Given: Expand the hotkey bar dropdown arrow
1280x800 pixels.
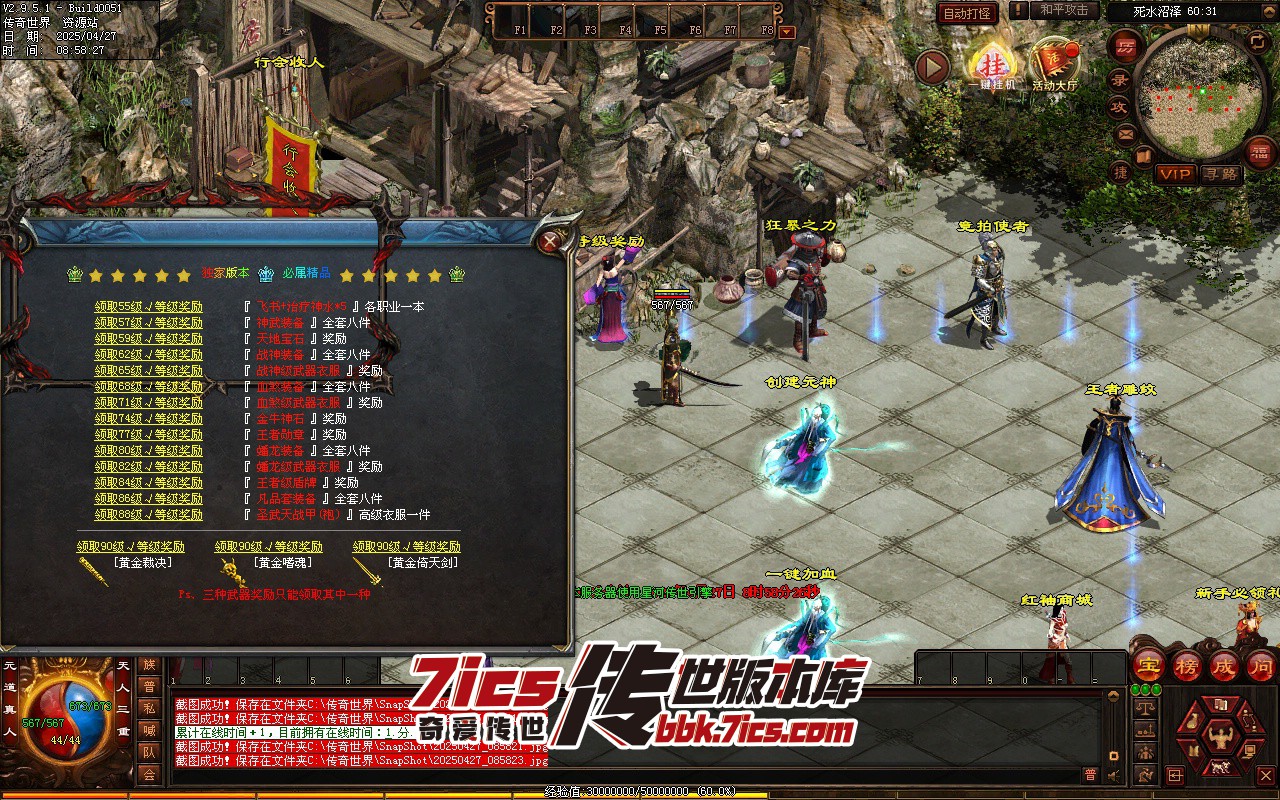Looking at the screenshot, I should coord(787,31).
